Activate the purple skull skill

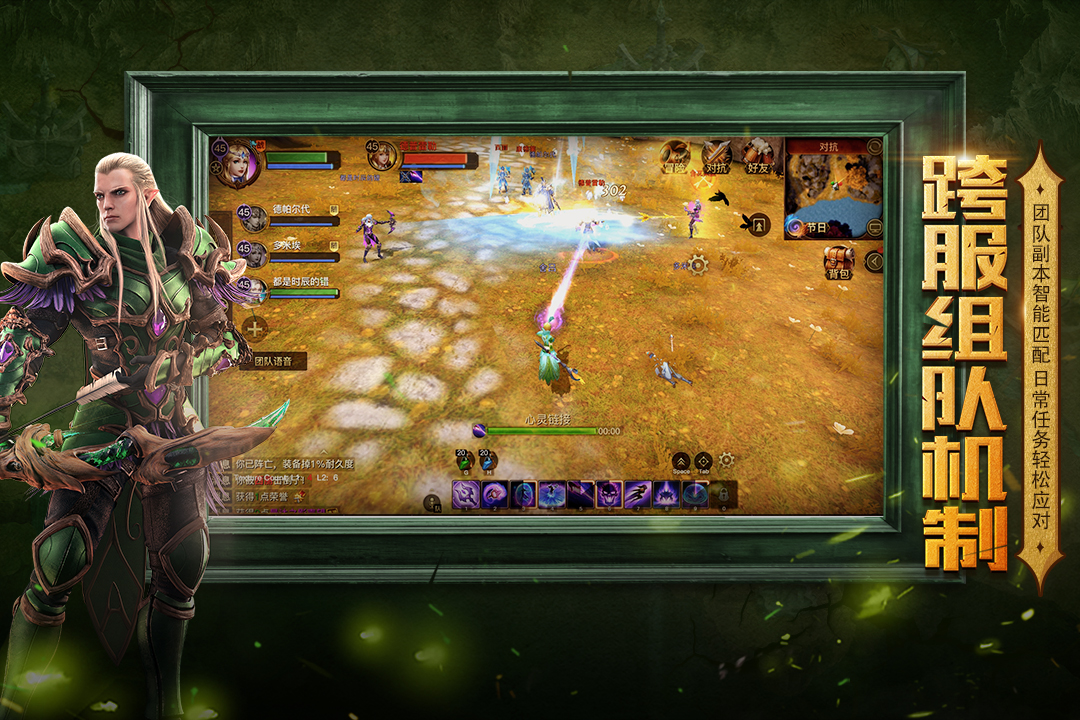pyautogui.click(x=609, y=494)
